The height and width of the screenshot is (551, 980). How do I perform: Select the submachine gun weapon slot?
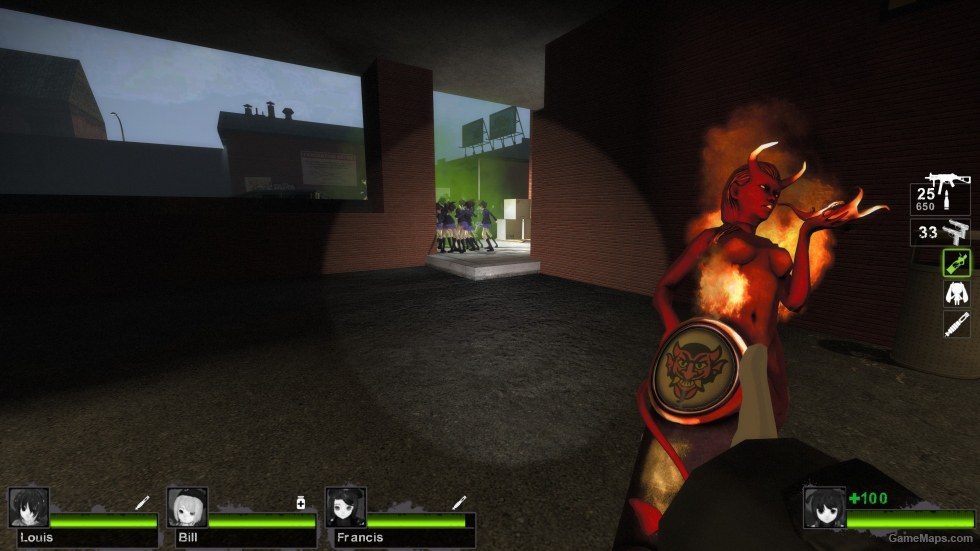941,198
